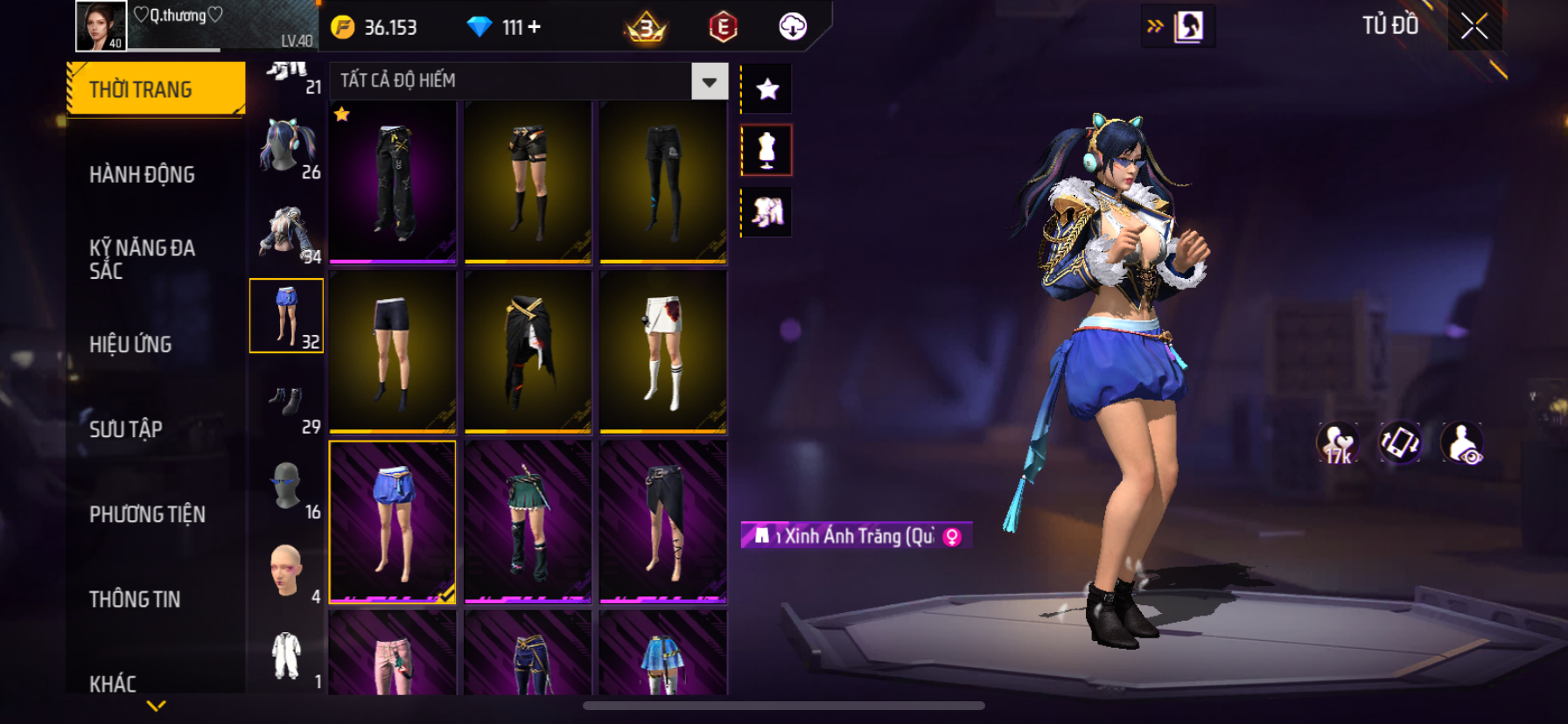Image resolution: width=1568 pixels, height=724 pixels.
Task: Open the HIỆU ỨNG section
Action: tap(130, 345)
